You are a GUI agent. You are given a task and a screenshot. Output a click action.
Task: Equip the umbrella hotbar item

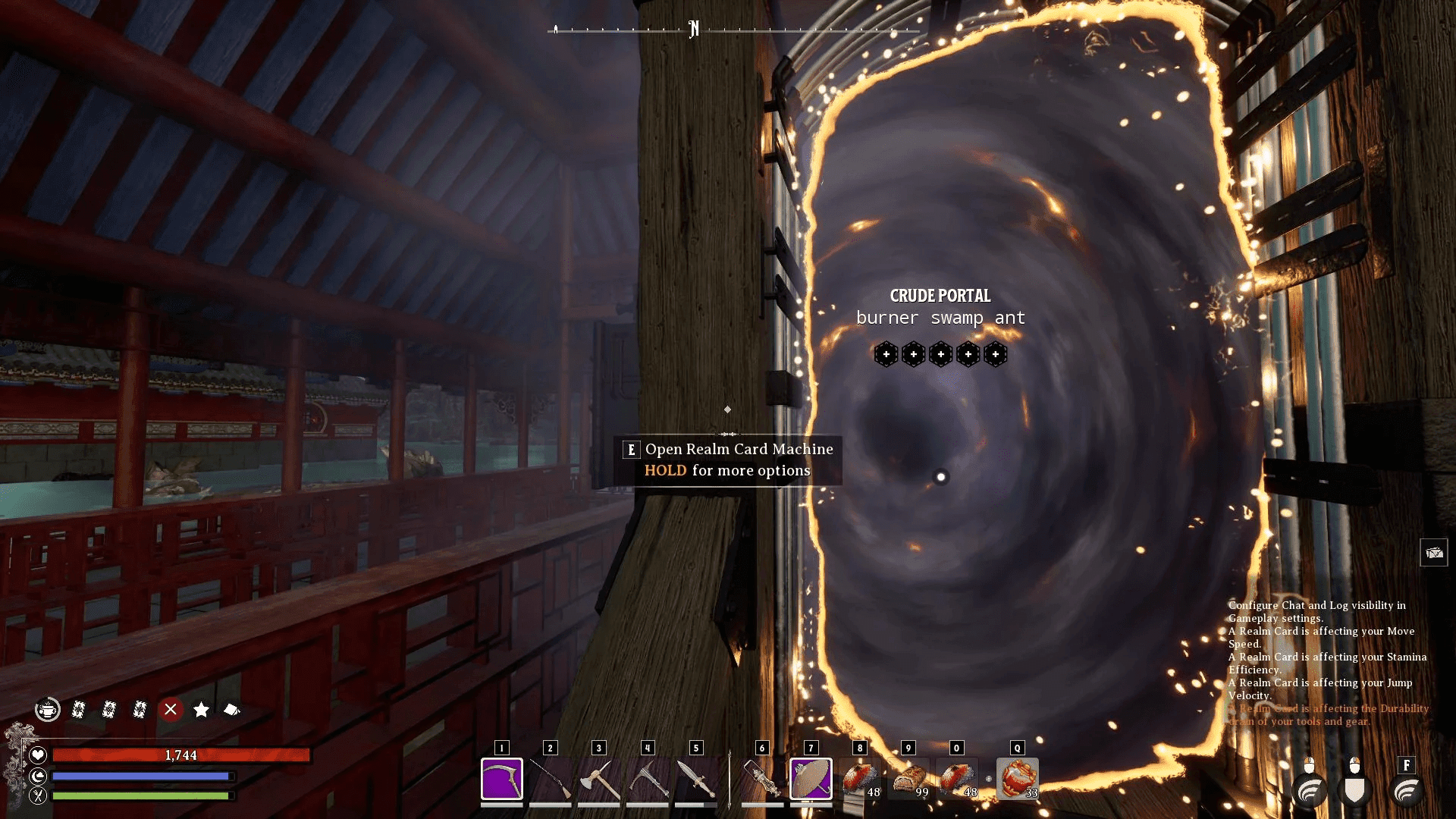coord(811,779)
